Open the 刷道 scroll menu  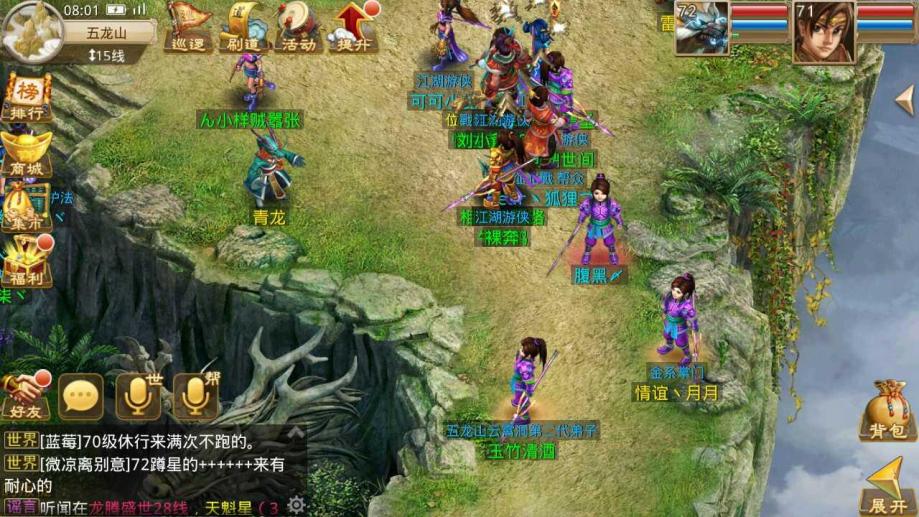pos(242,27)
